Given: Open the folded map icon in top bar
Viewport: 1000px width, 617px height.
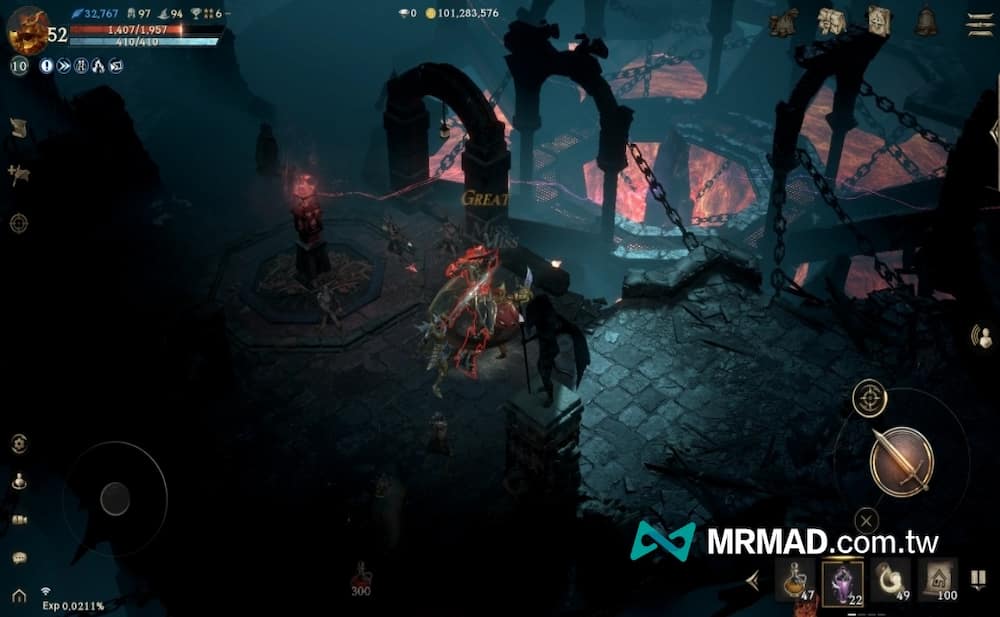Looking at the screenshot, I should 831,22.
